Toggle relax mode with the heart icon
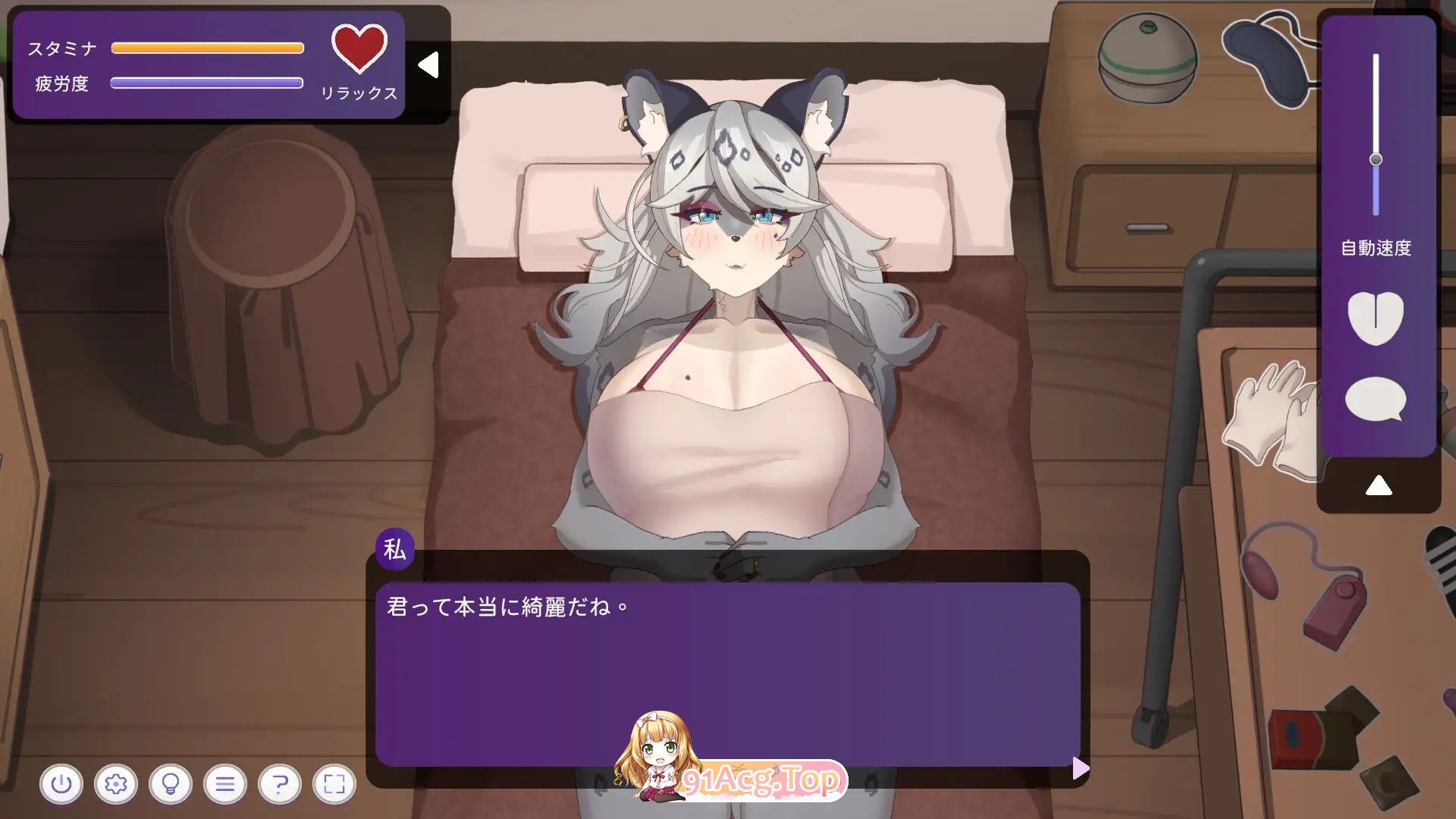This screenshot has width=1456, height=819. click(x=358, y=50)
